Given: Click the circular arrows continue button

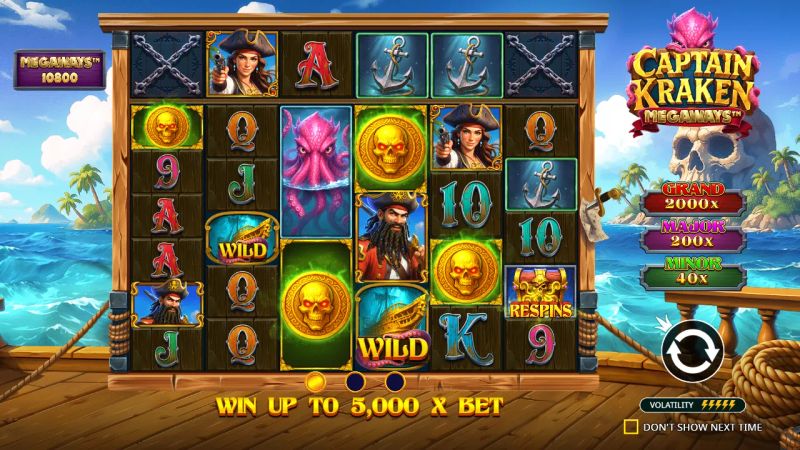Looking at the screenshot, I should 691,349.
